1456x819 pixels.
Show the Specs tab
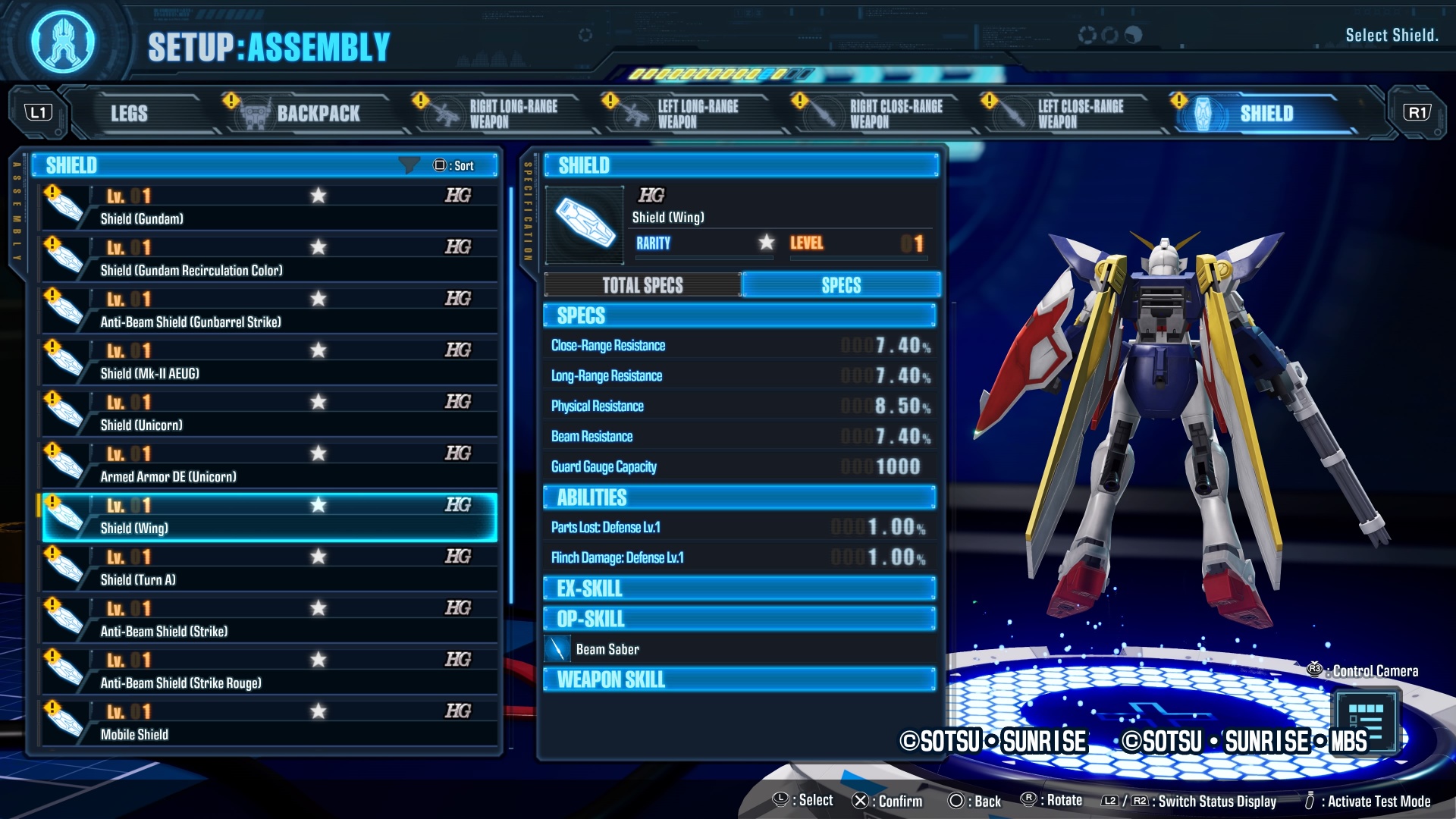pos(841,285)
